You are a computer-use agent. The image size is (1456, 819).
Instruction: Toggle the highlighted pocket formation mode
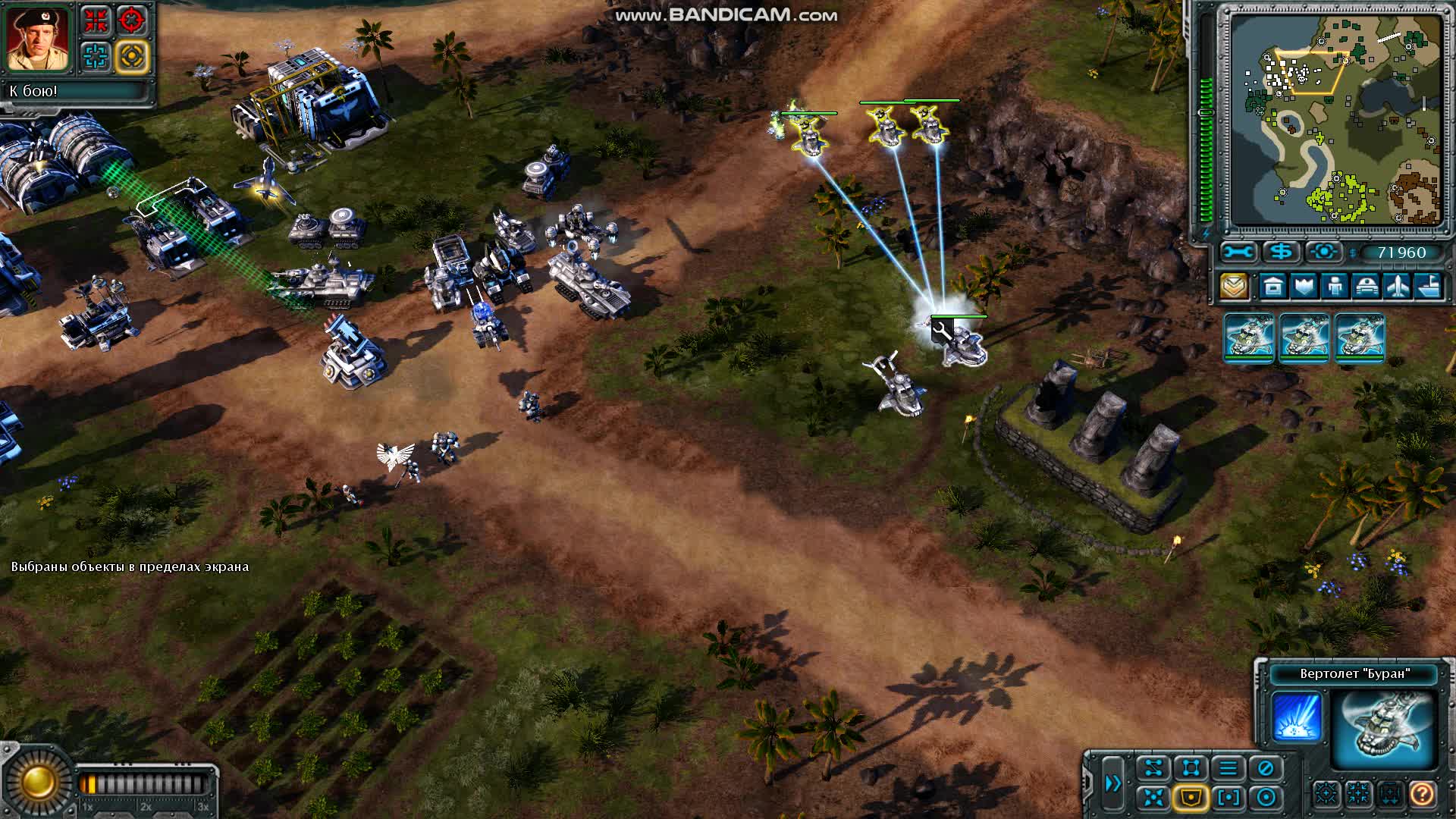click(1191, 797)
